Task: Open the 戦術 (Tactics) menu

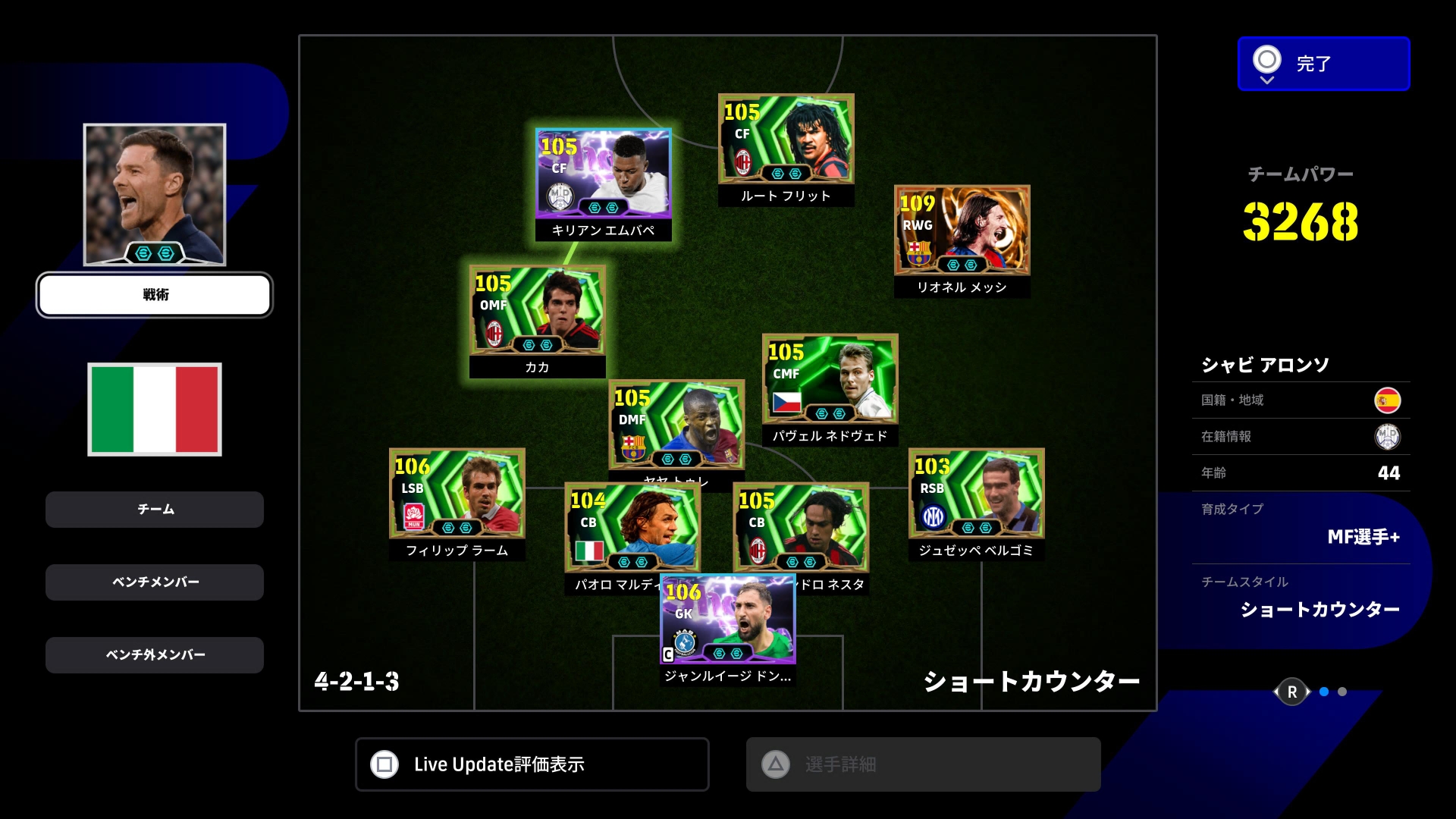Action: [x=155, y=295]
